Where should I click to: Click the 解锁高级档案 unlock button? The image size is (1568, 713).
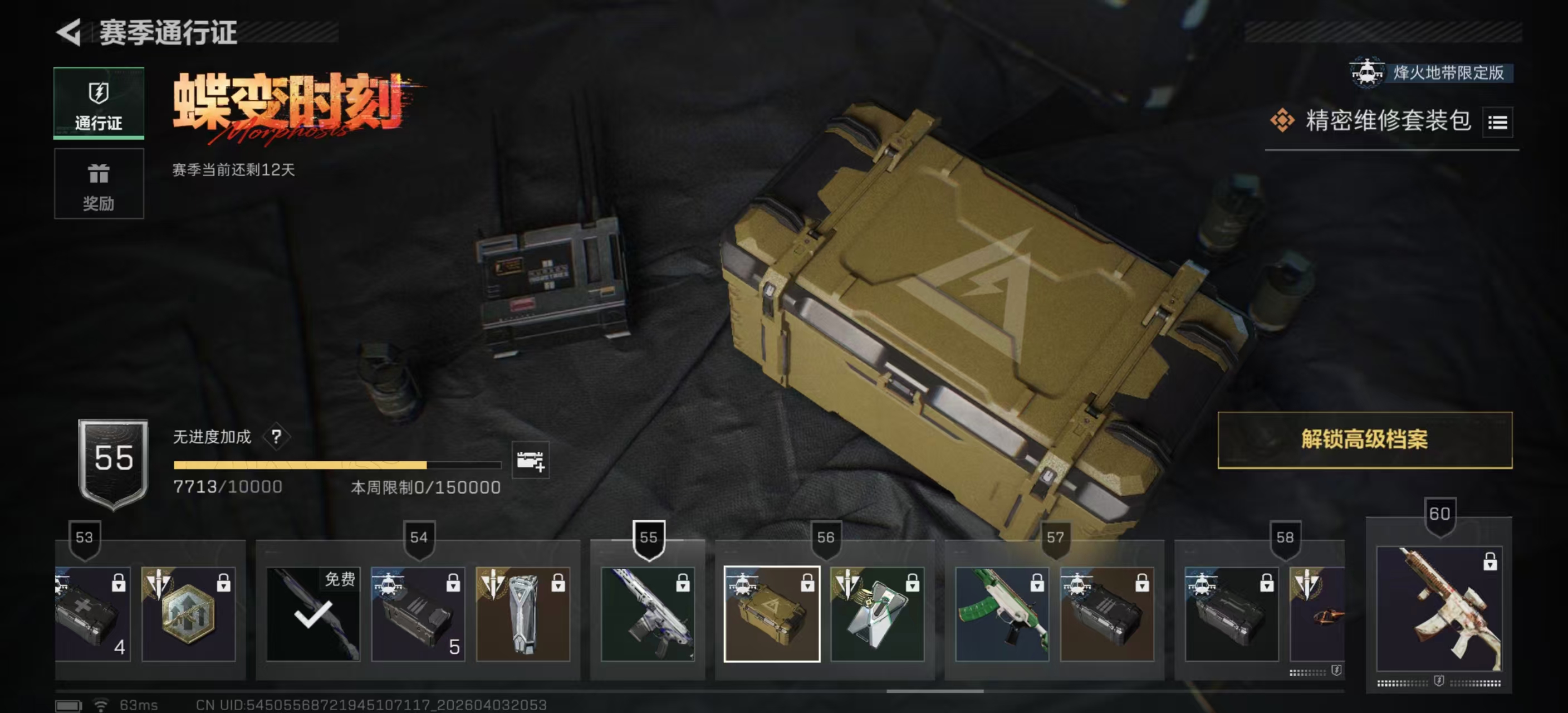[1364, 439]
